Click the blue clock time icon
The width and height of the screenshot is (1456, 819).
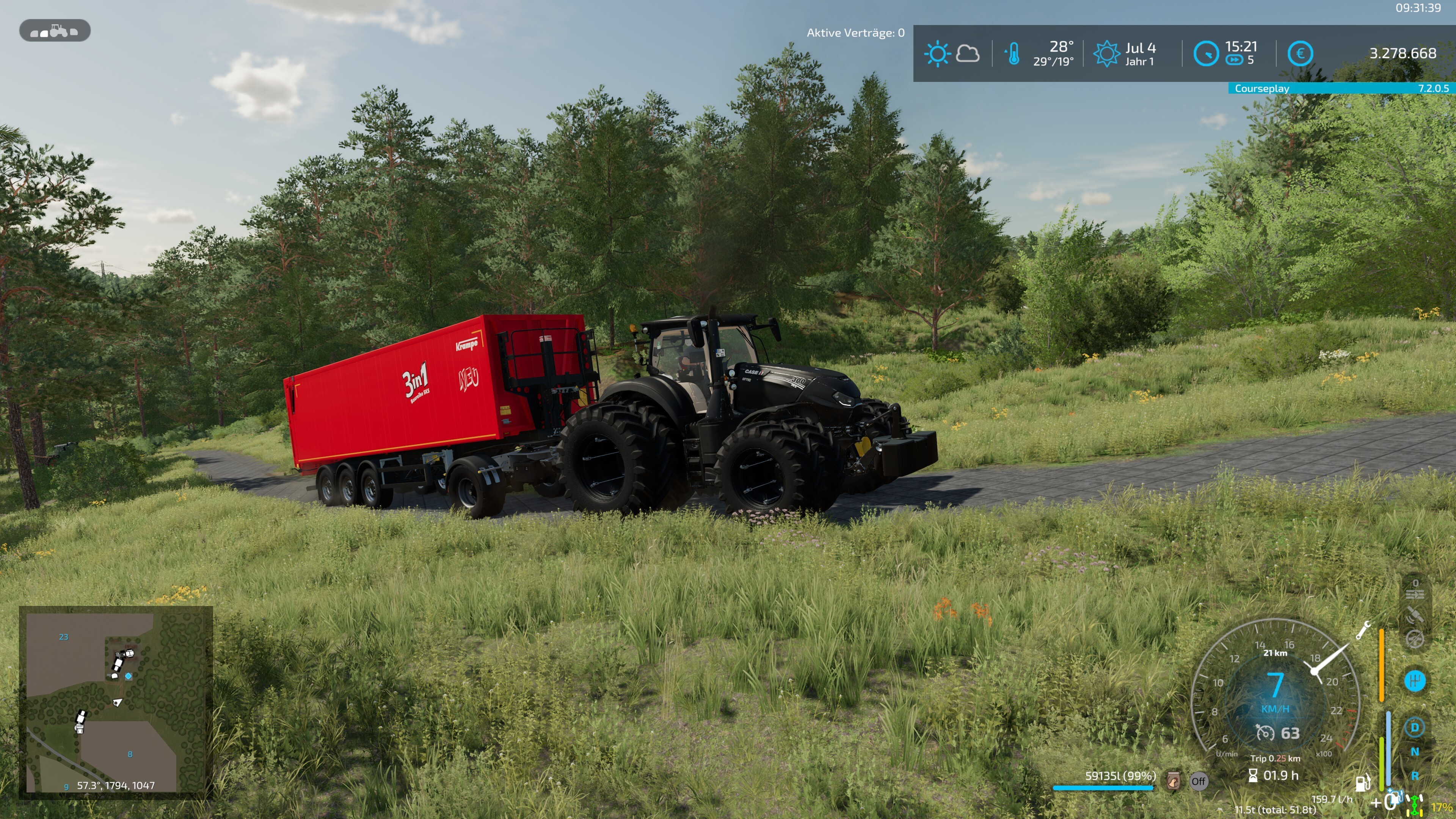pos(1206,54)
